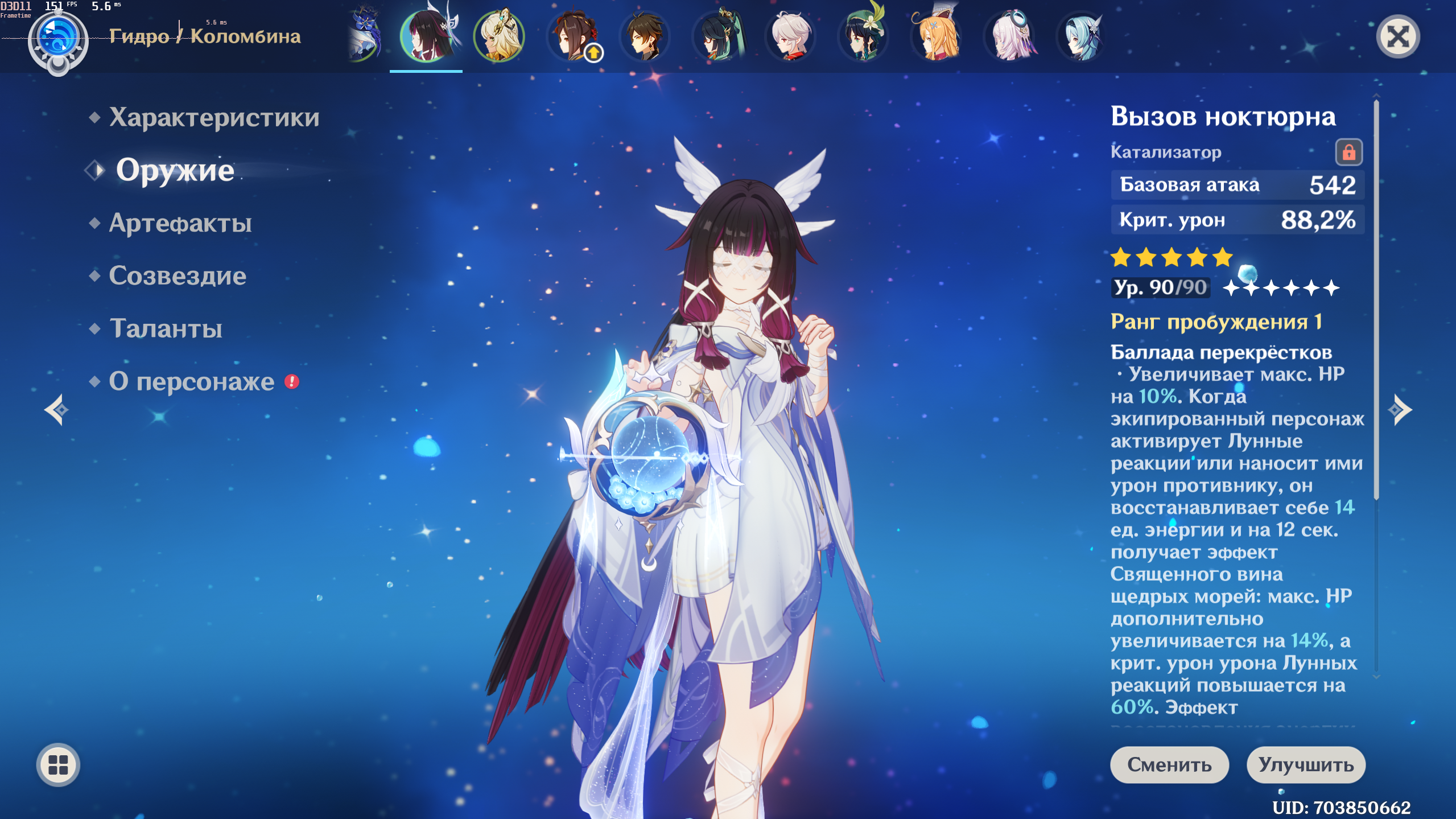Viewport: 1456px width, 819px height.
Task: Select the Venti portrait with green hat
Action: click(x=863, y=36)
